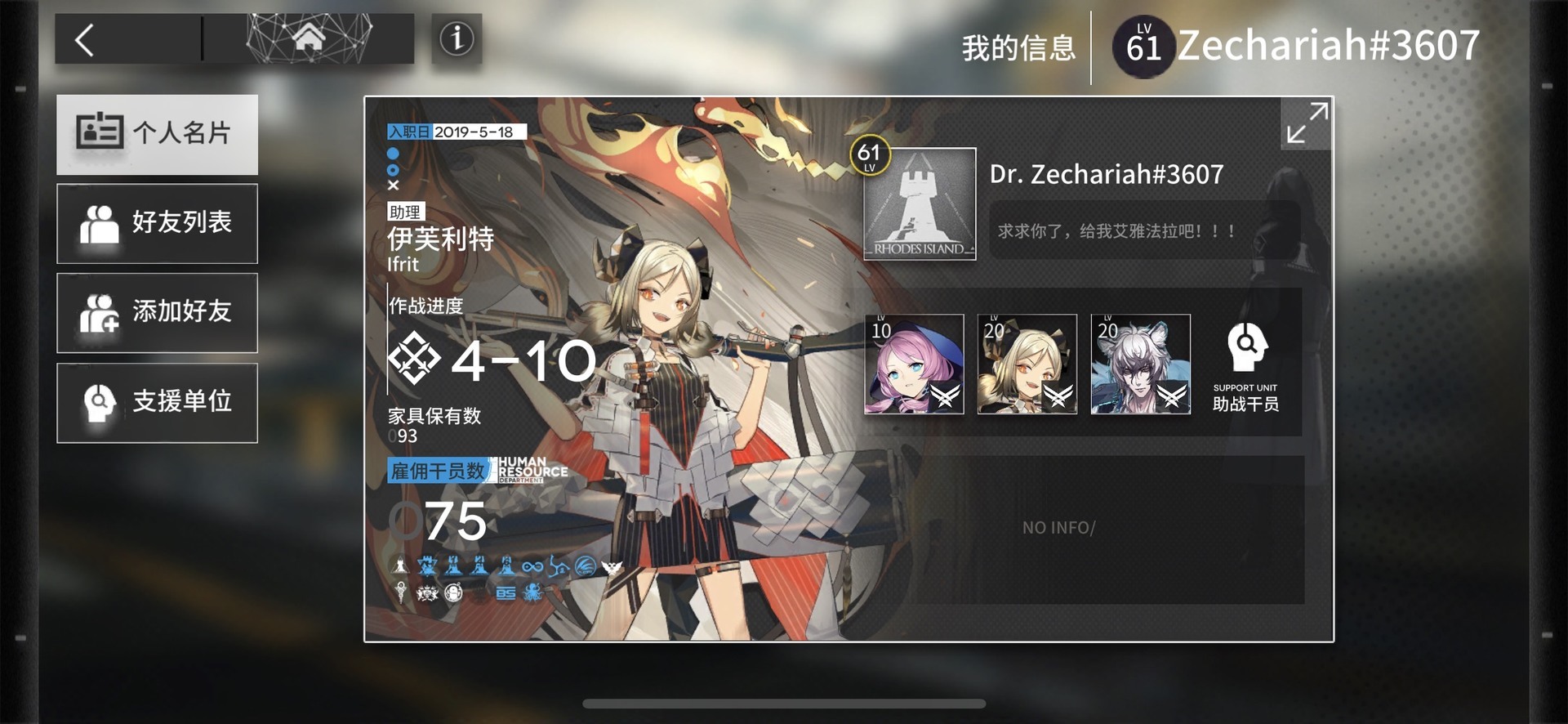Select the pink-haired level 10 support operator
This screenshot has height=724, width=1568.
pos(914,364)
